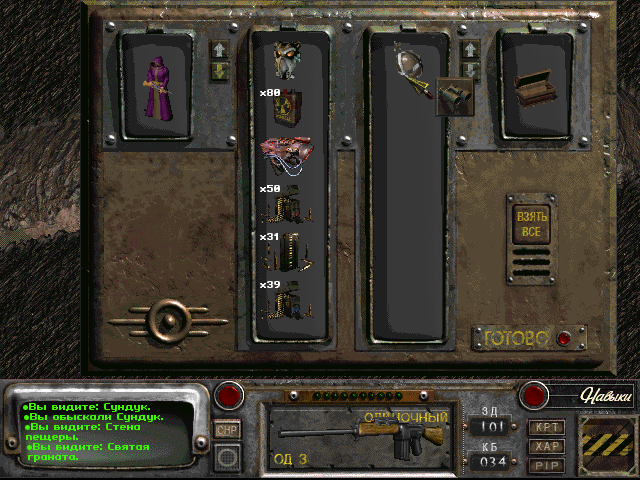
Task: Choose the x50 ammo stack
Action: pos(289,203)
